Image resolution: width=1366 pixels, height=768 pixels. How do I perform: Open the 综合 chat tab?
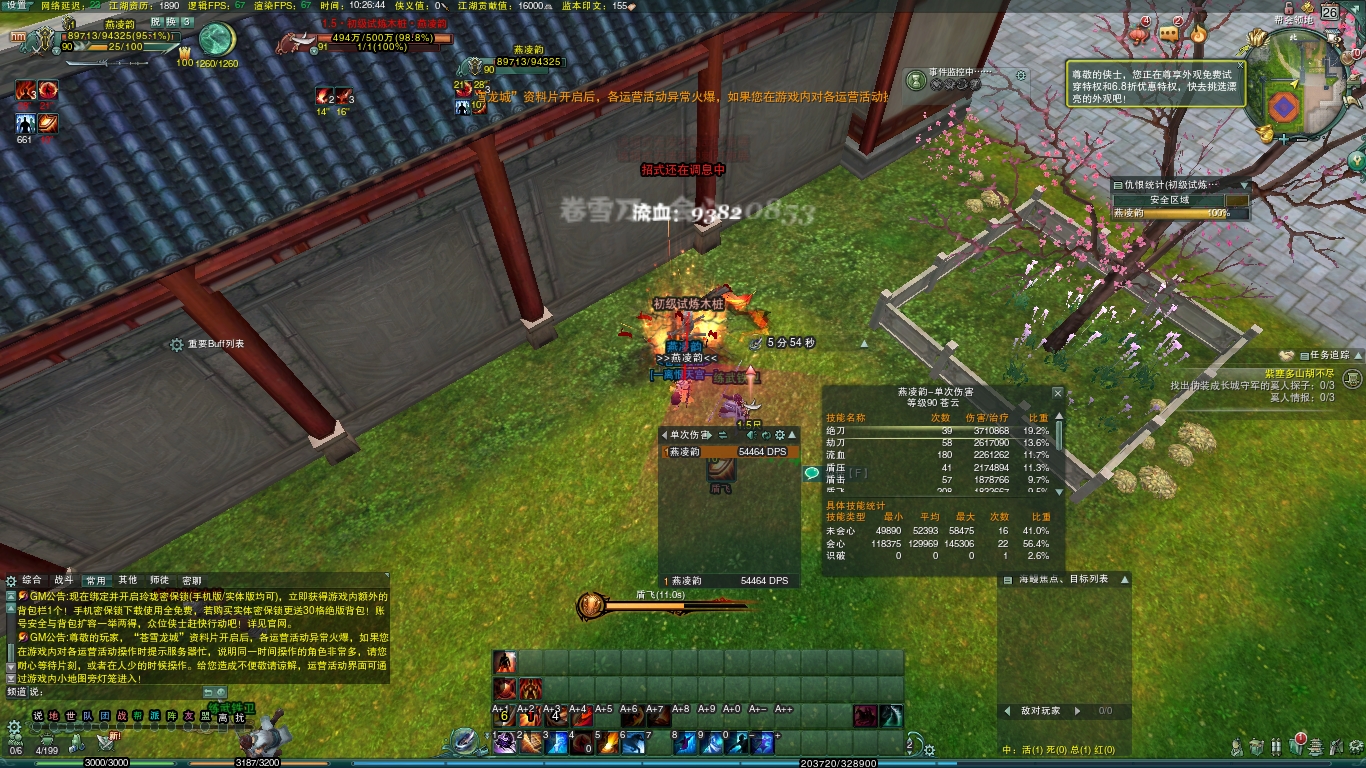pos(33,580)
